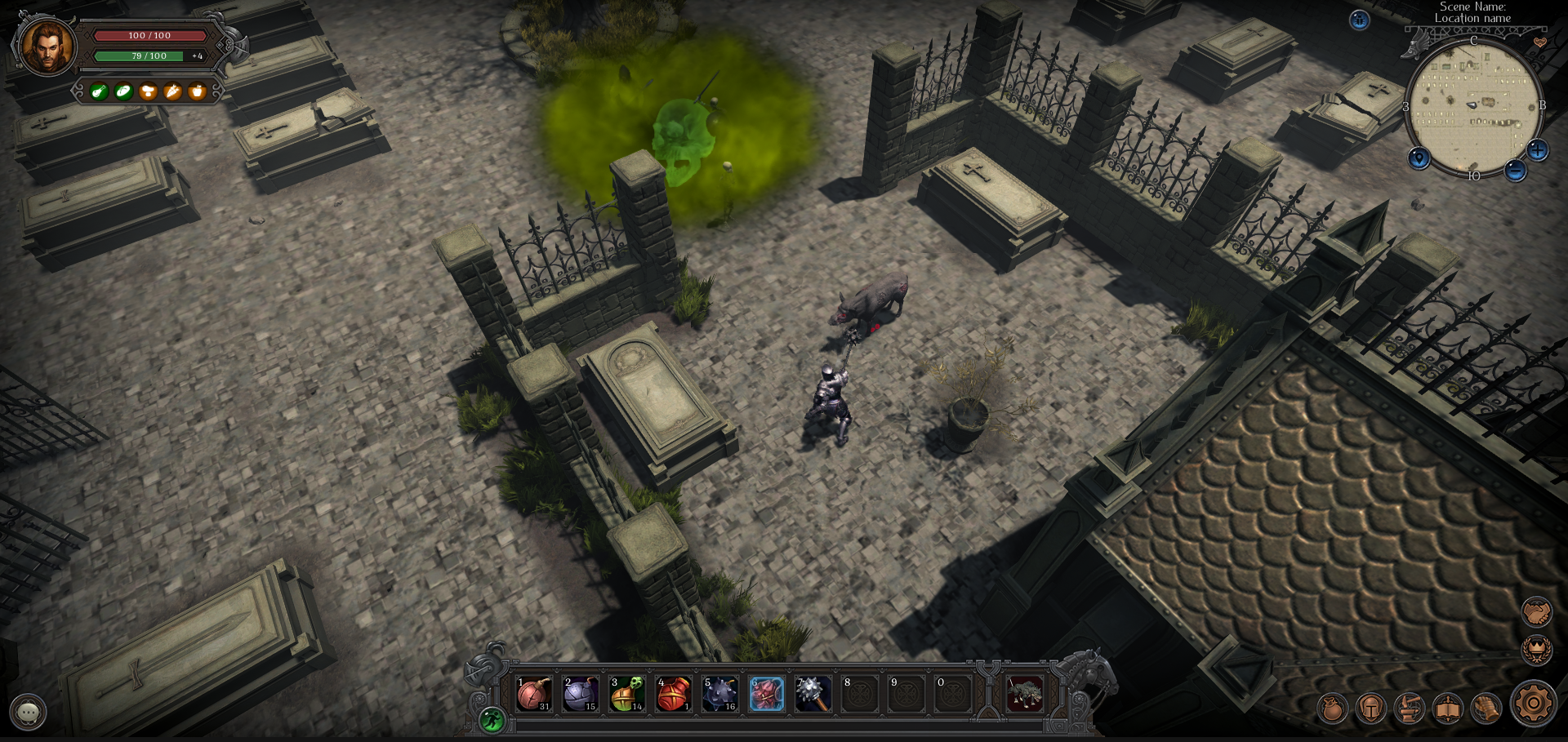This screenshot has width=1568, height=742.
Task: Open the book journal icon
Action: [x=1447, y=708]
